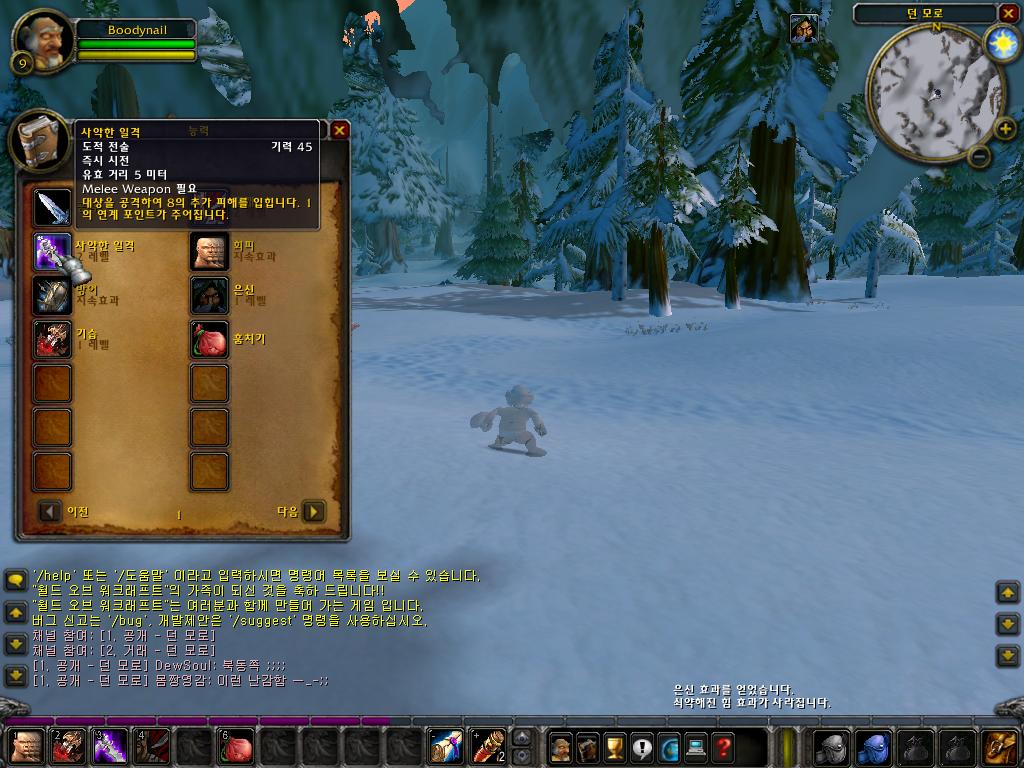Open the chat menu speech bubble button

click(x=15, y=580)
